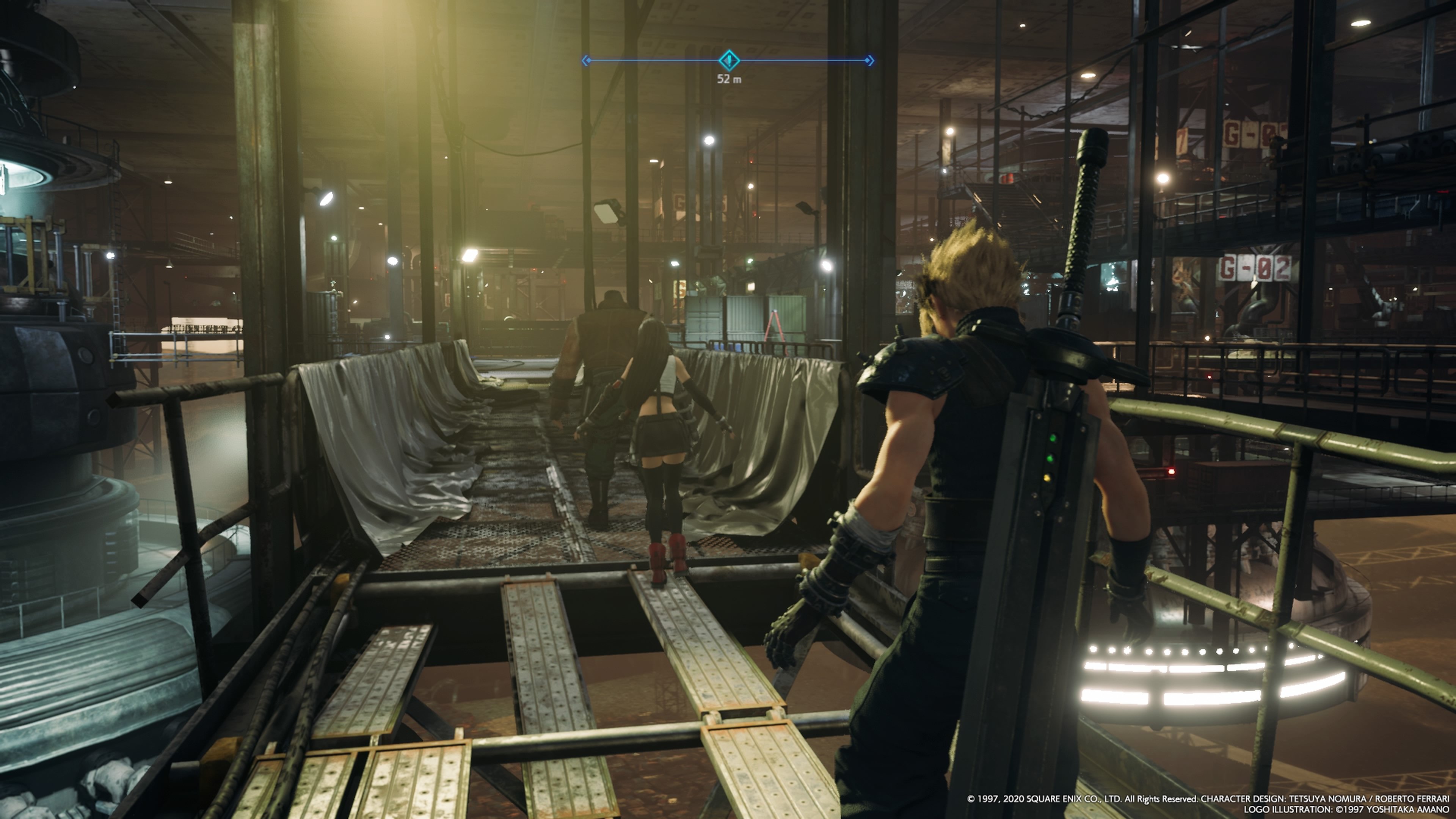Click the yellow materia slot on the Buster Sword
1456x819 pixels.
click(1047, 479)
